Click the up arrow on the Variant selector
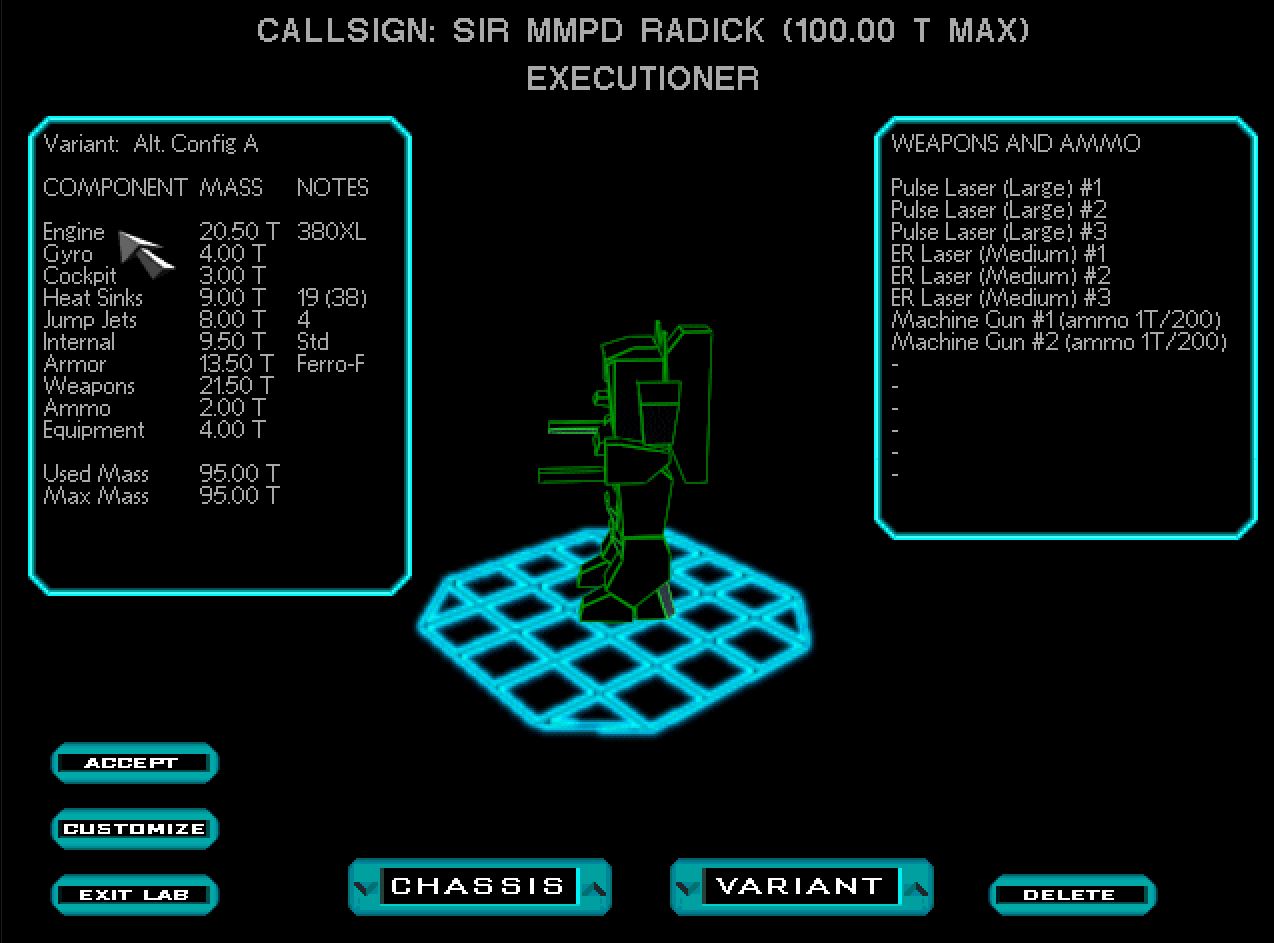 click(x=918, y=886)
